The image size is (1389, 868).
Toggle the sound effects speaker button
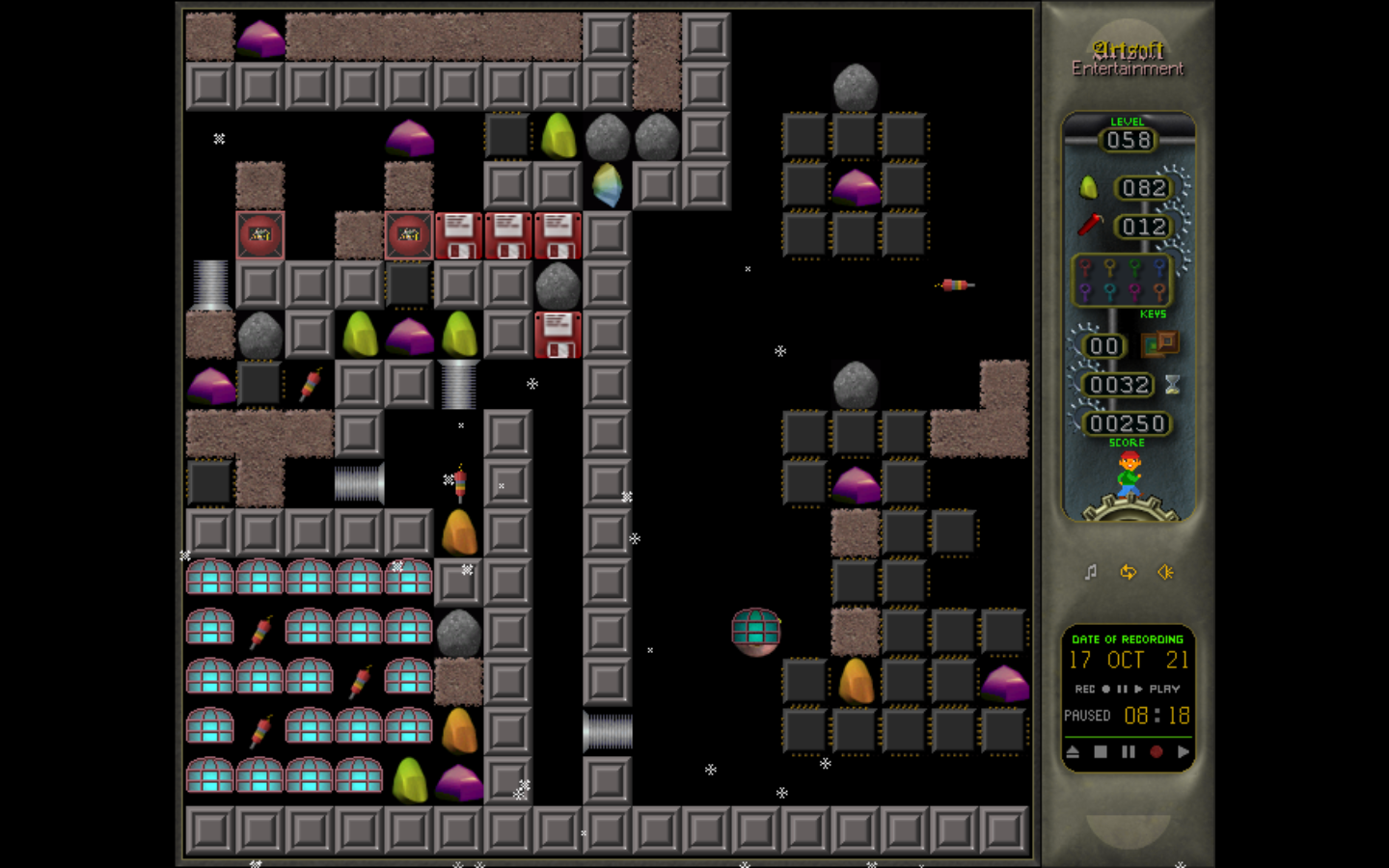pyautogui.click(x=1165, y=572)
